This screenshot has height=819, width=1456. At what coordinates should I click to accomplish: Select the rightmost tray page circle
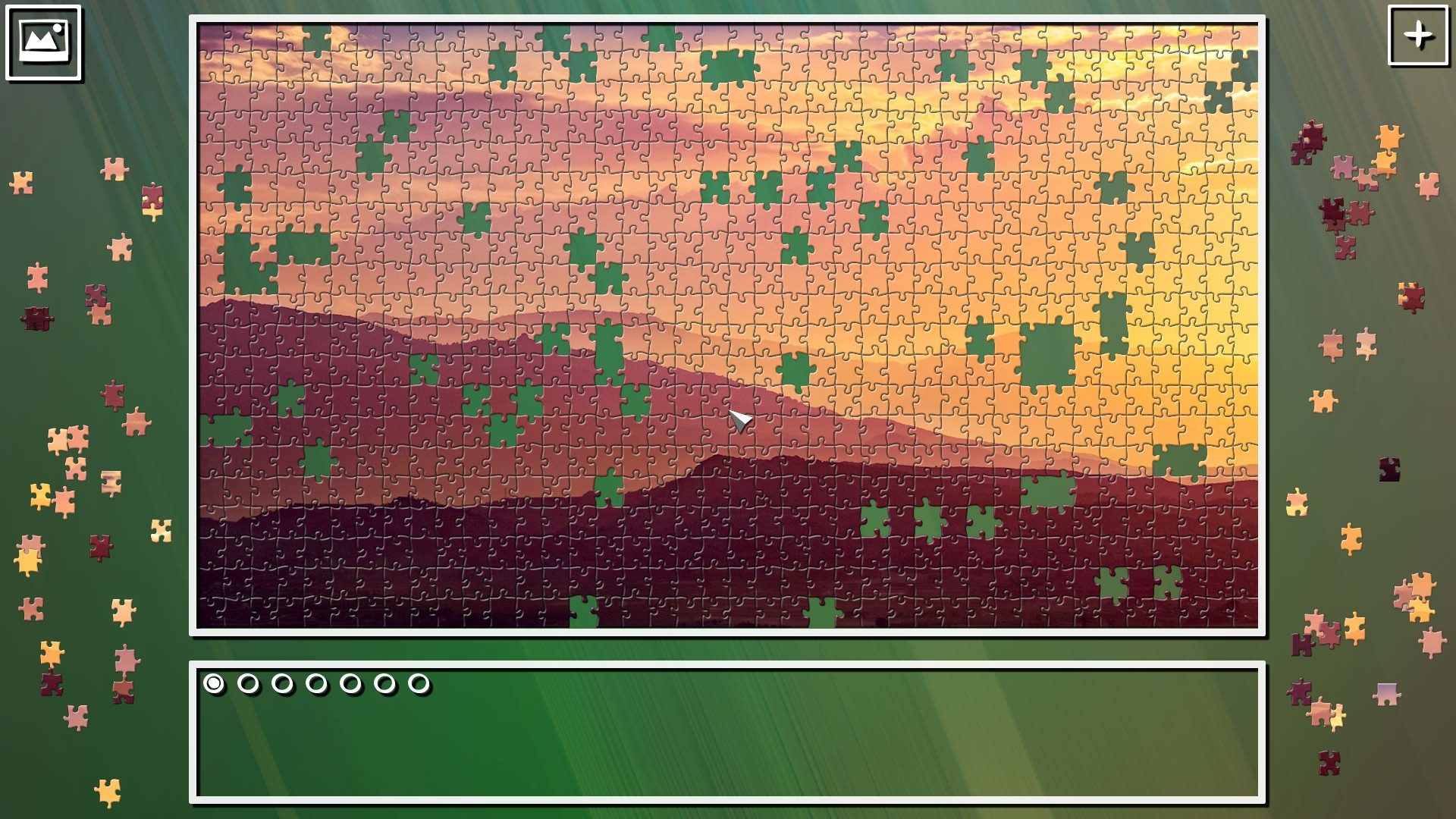click(419, 684)
